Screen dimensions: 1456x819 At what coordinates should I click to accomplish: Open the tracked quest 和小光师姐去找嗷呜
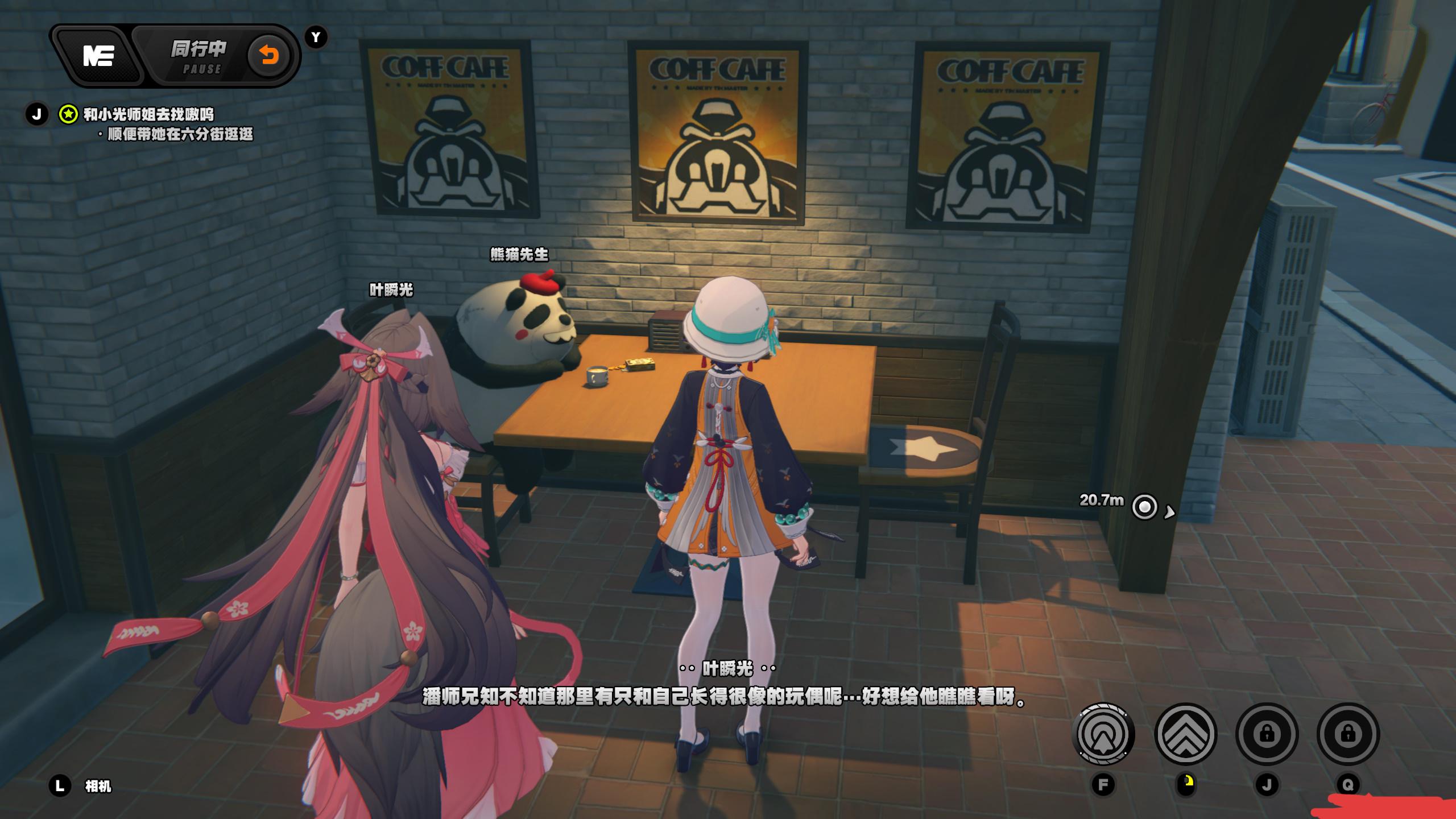tap(148, 114)
